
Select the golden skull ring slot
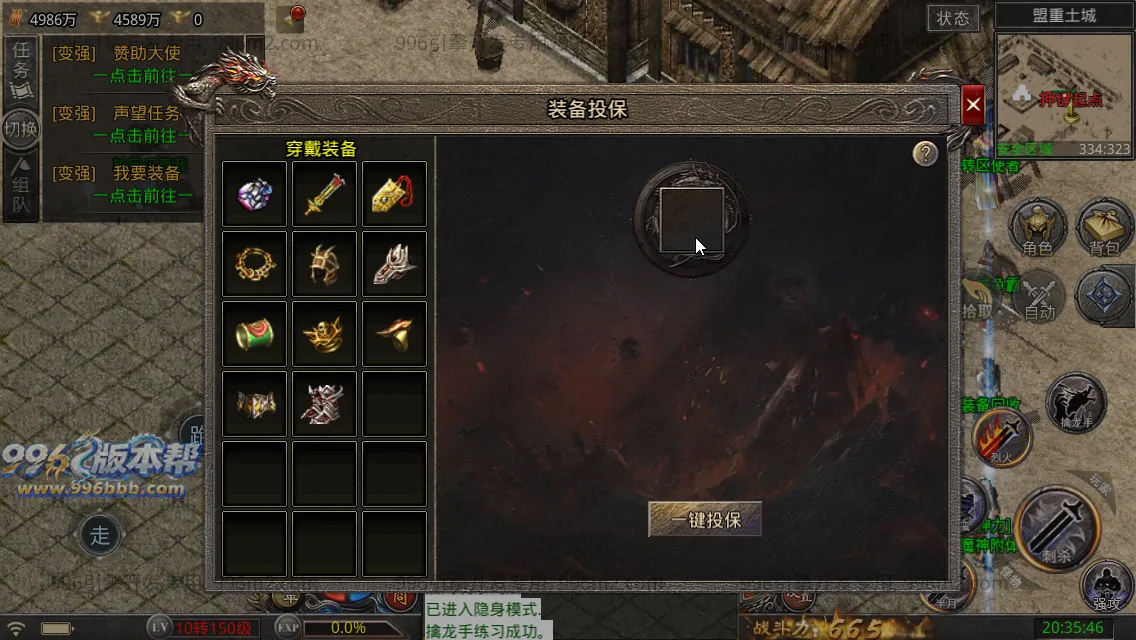click(x=325, y=334)
